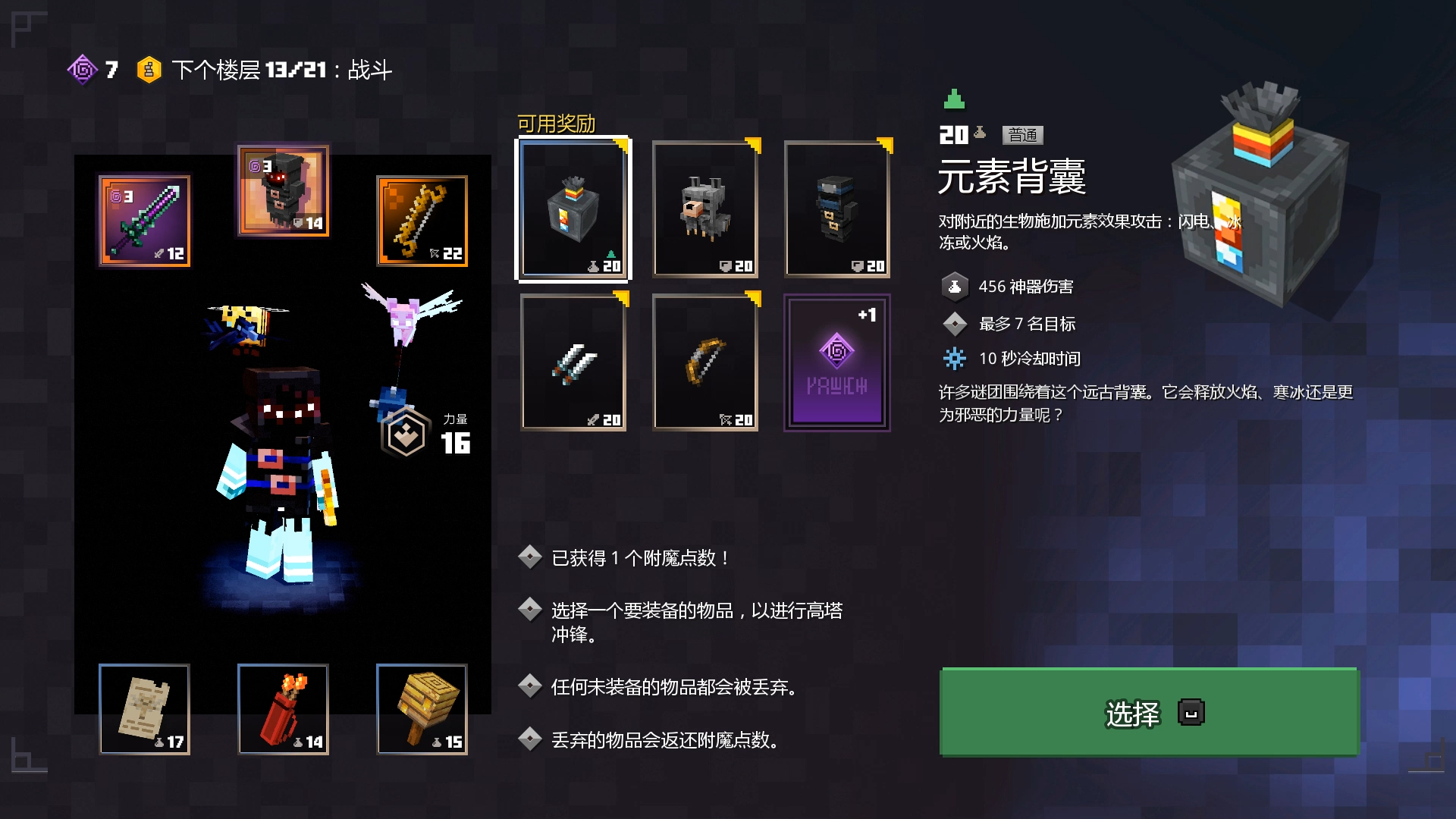Click the beehive artifact showing 15
This screenshot has width=1456, height=819.
[x=422, y=709]
